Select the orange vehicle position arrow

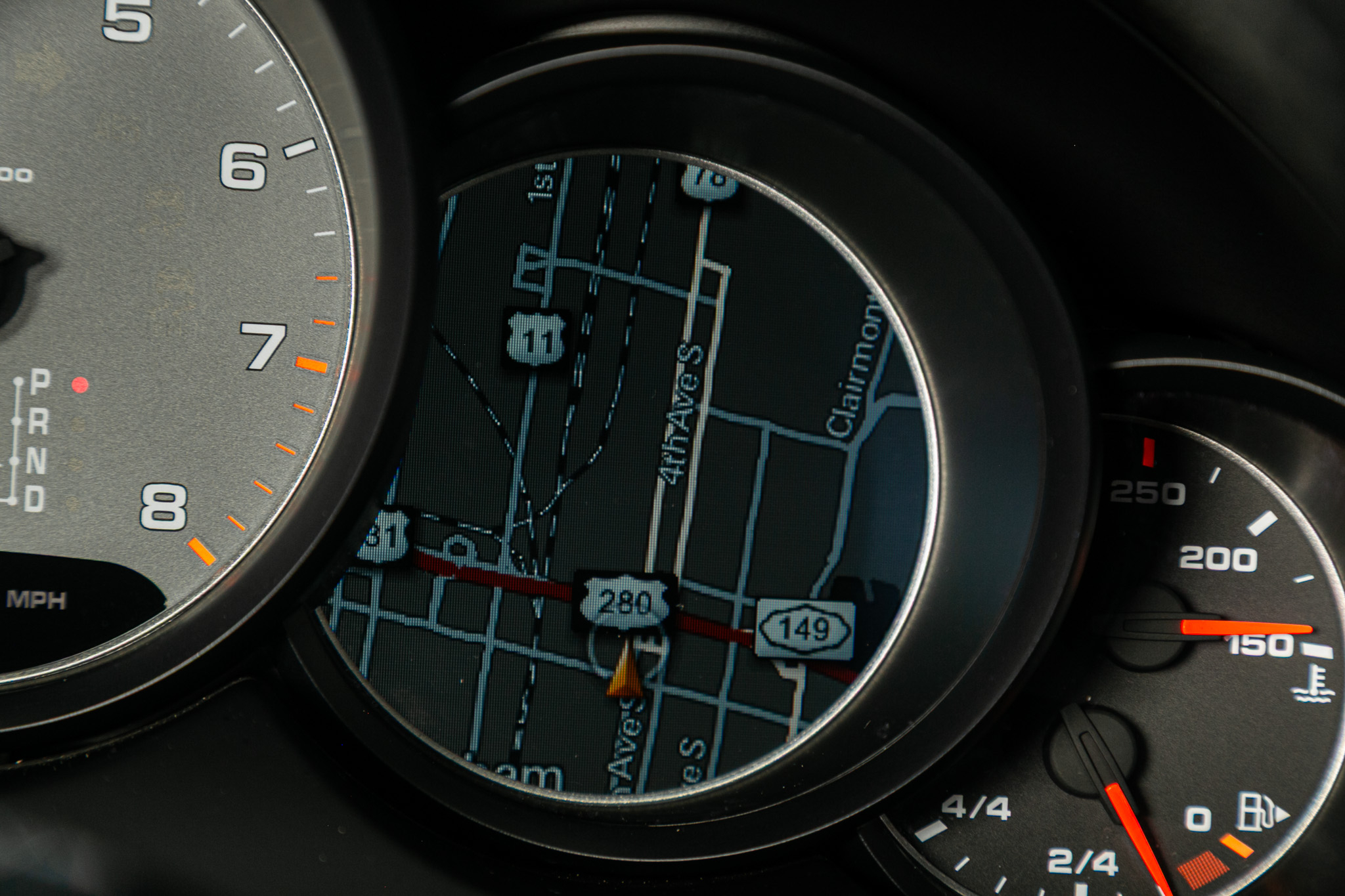click(625, 671)
